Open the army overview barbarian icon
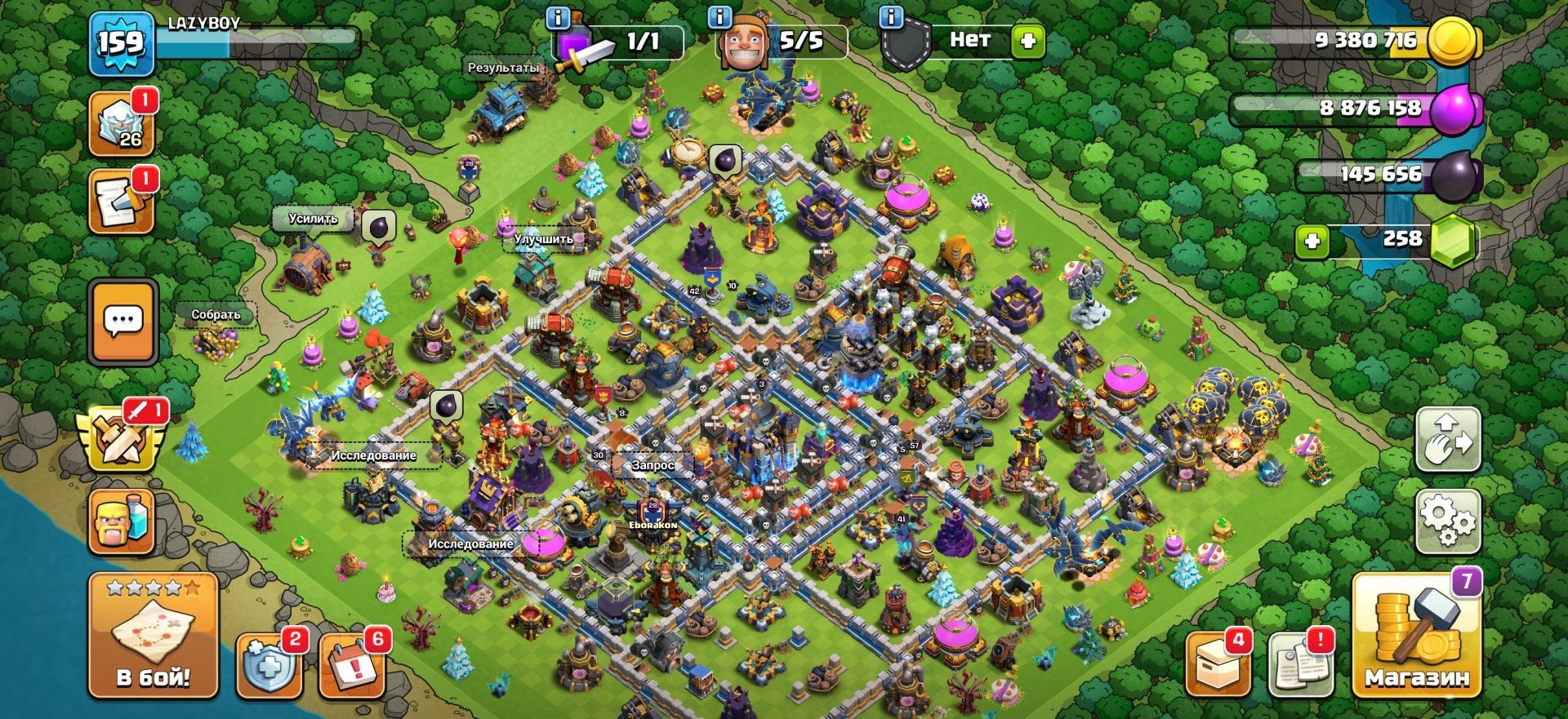The image size is (1568, 719). pyautogui.click(x=121, y=522)
